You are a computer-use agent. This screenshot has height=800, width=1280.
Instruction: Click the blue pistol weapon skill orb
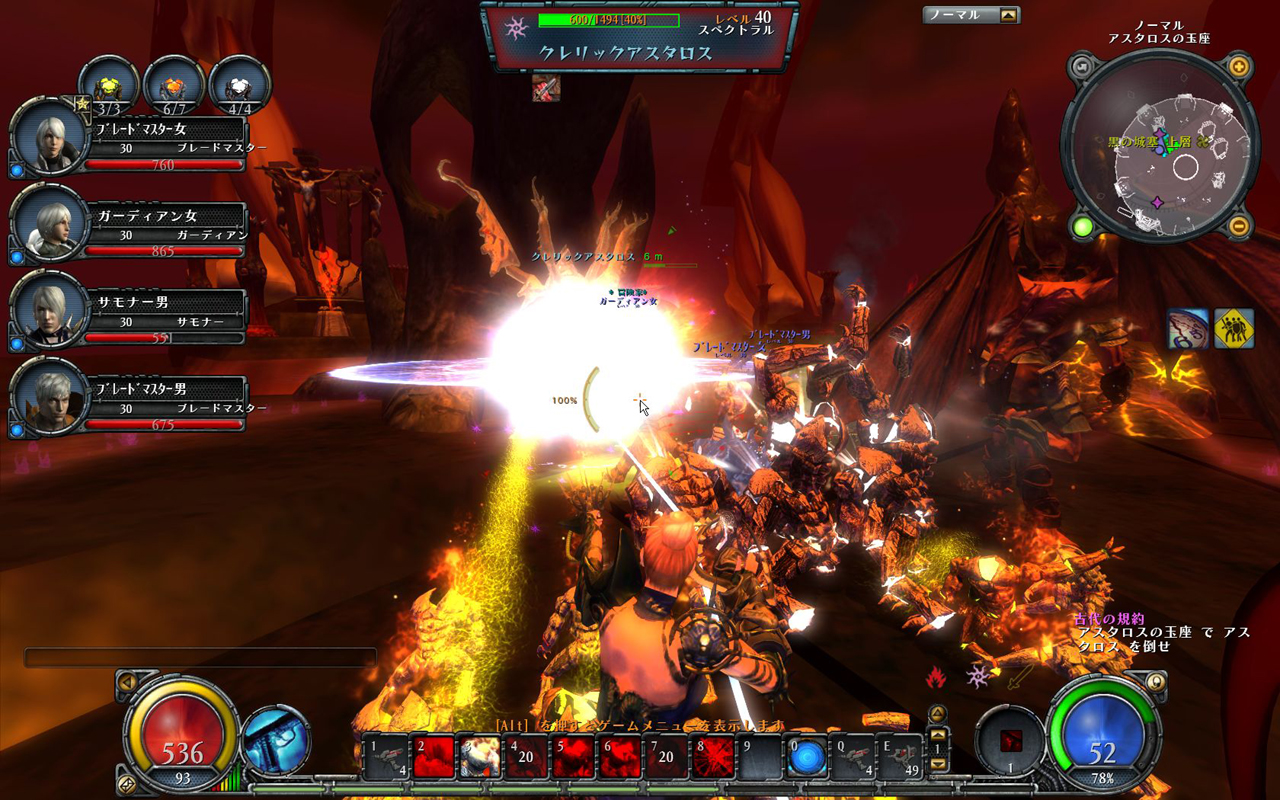(274, 741)
